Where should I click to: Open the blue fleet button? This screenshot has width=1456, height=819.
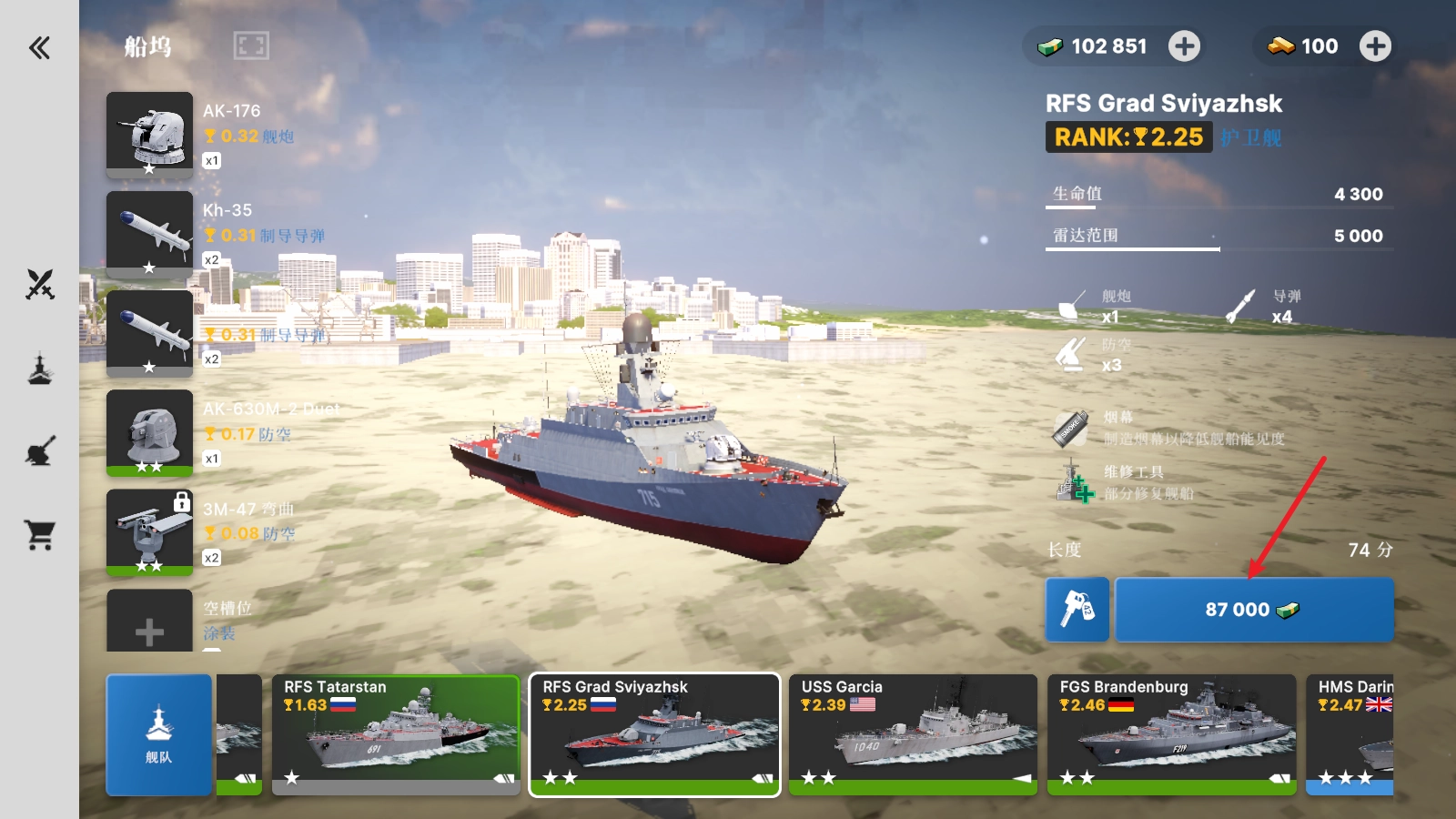[159, 734]
